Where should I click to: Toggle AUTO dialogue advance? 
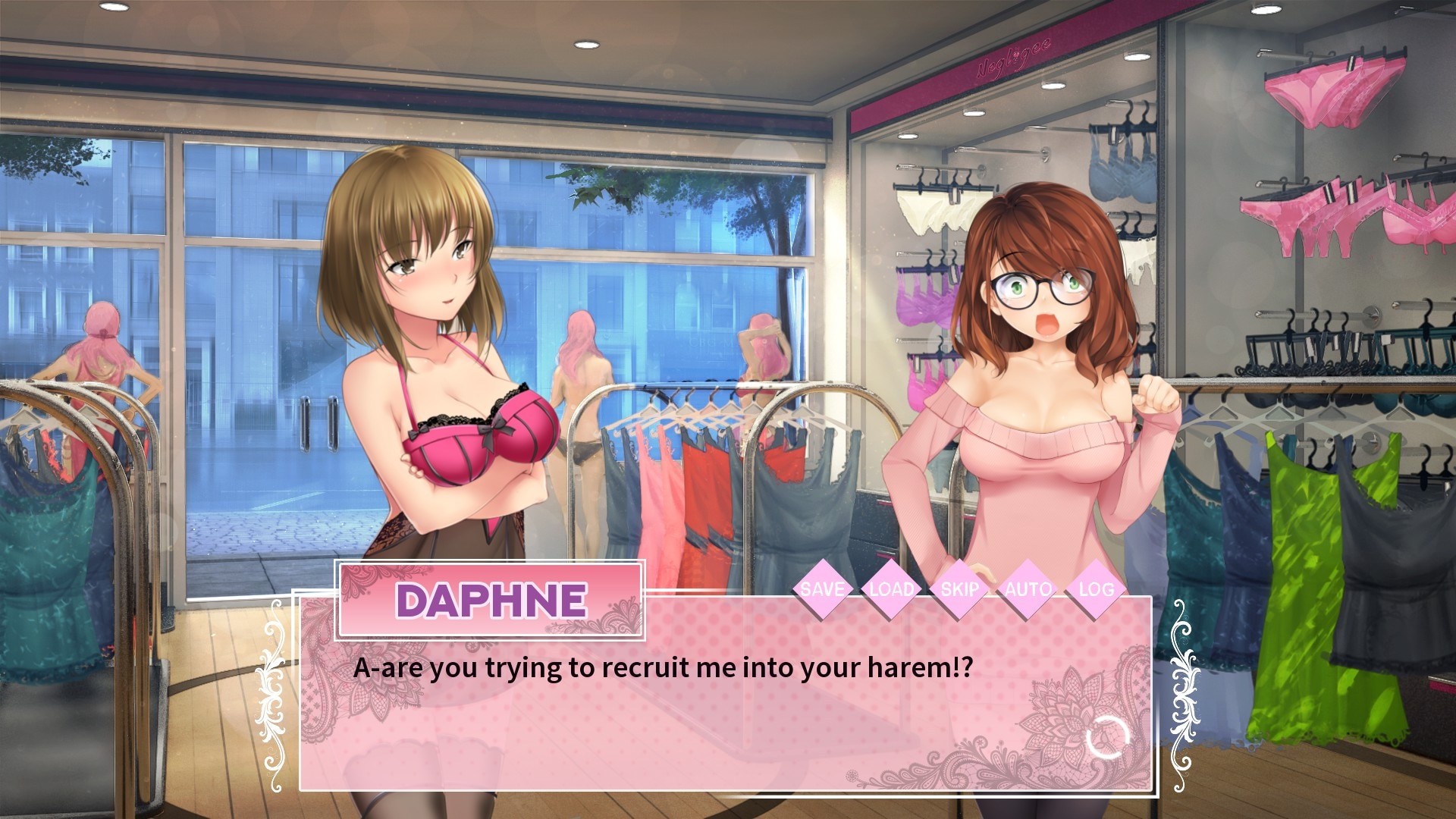pos(1028,589)
